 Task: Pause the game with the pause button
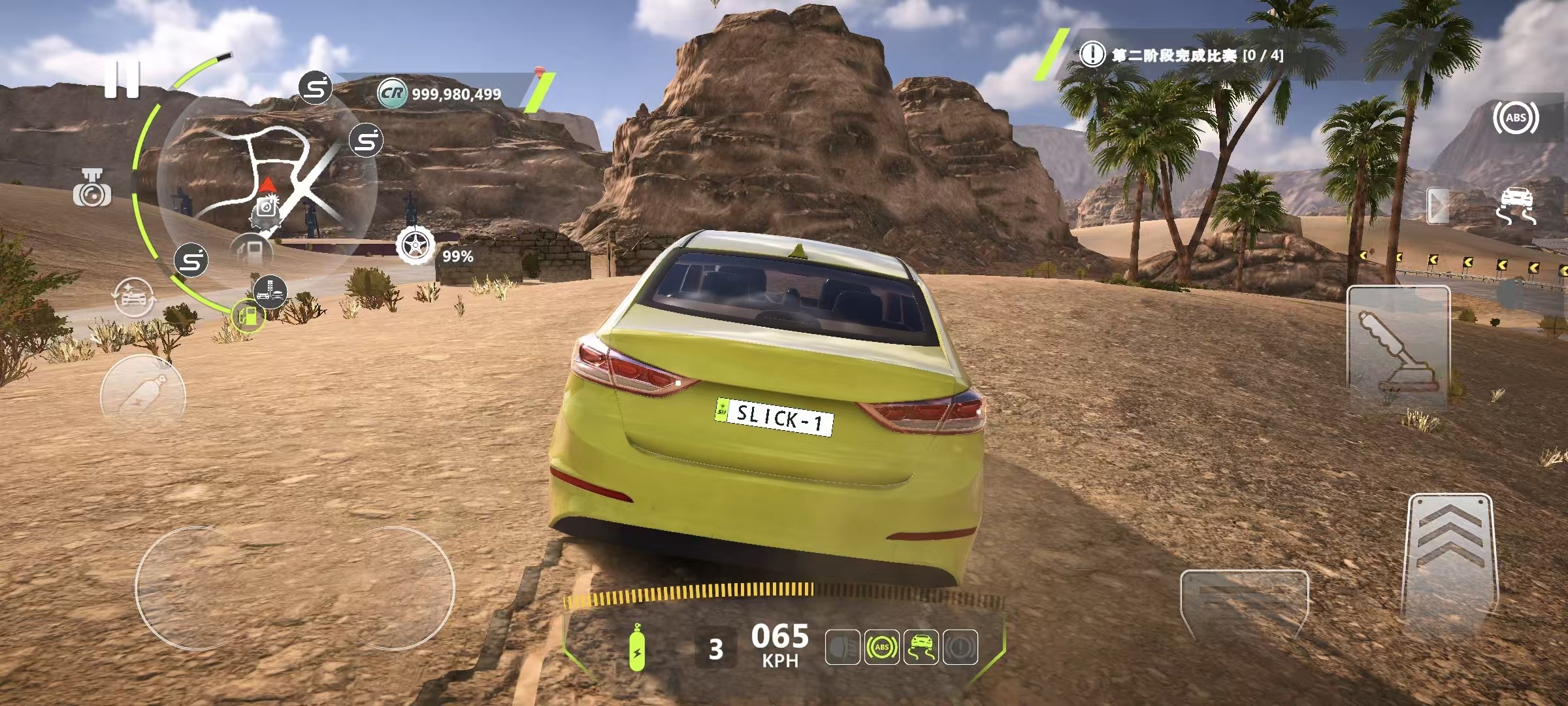pos(122,80)
